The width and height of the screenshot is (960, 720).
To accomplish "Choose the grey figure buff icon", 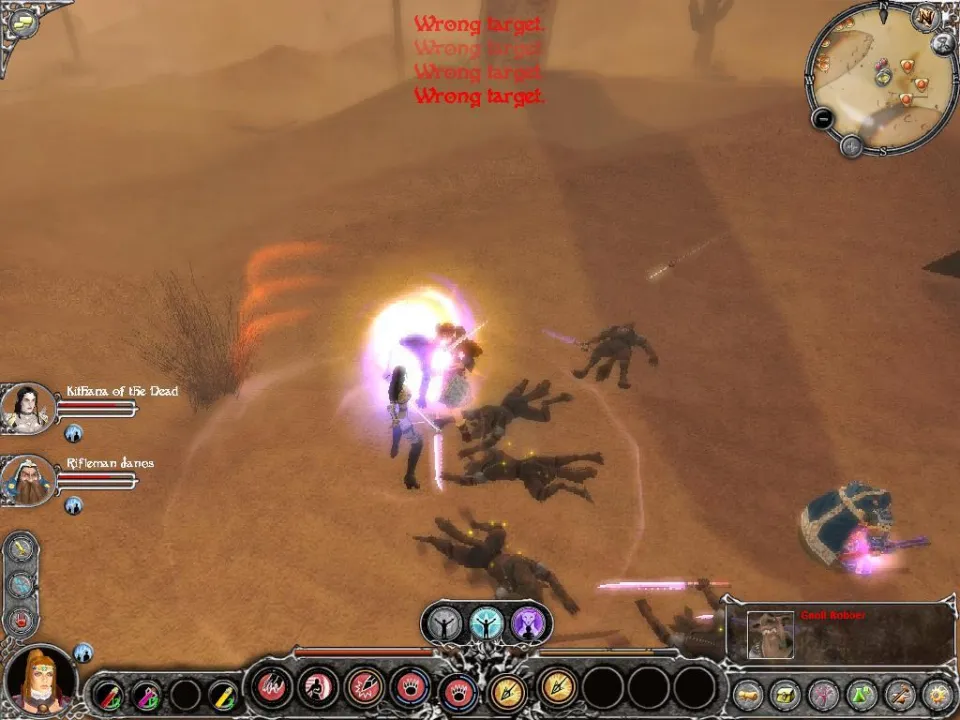I will pos(445,624).
